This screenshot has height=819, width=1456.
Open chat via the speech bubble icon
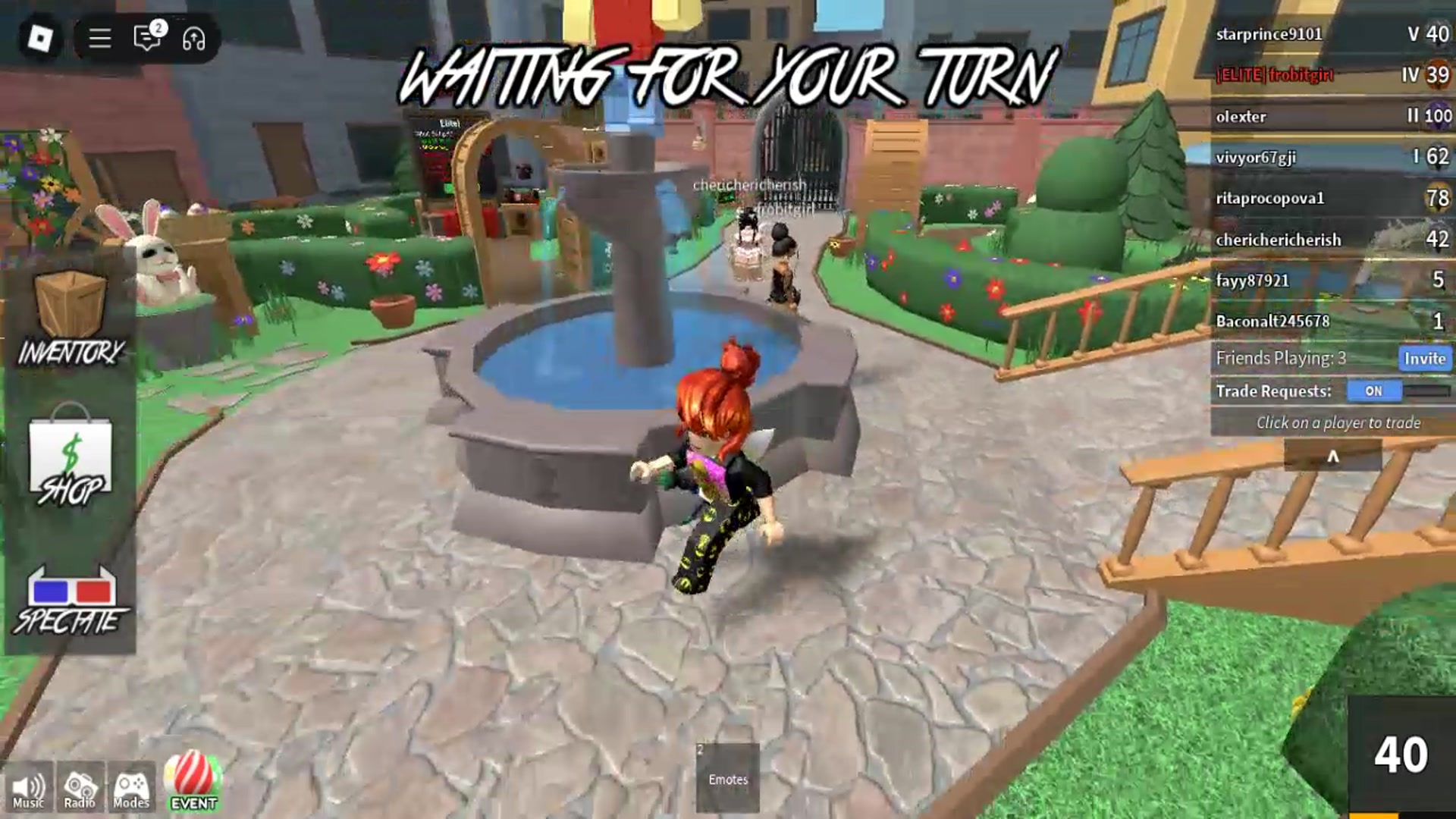[146, 39]
